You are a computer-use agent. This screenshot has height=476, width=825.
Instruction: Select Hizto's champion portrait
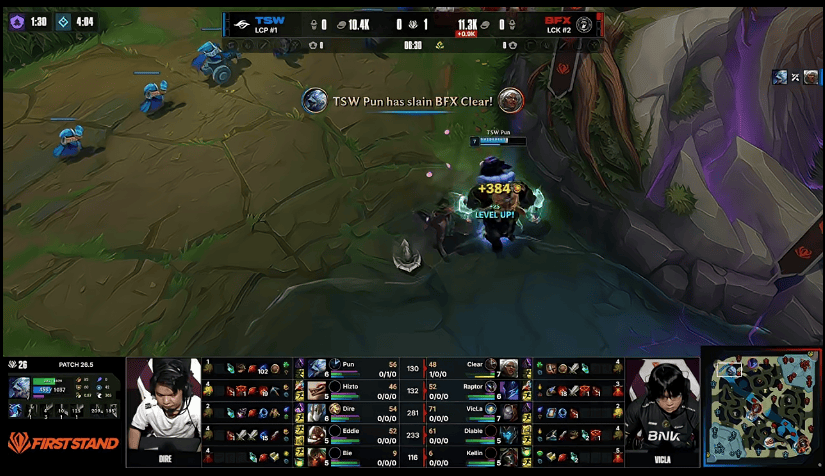(317, 389)
